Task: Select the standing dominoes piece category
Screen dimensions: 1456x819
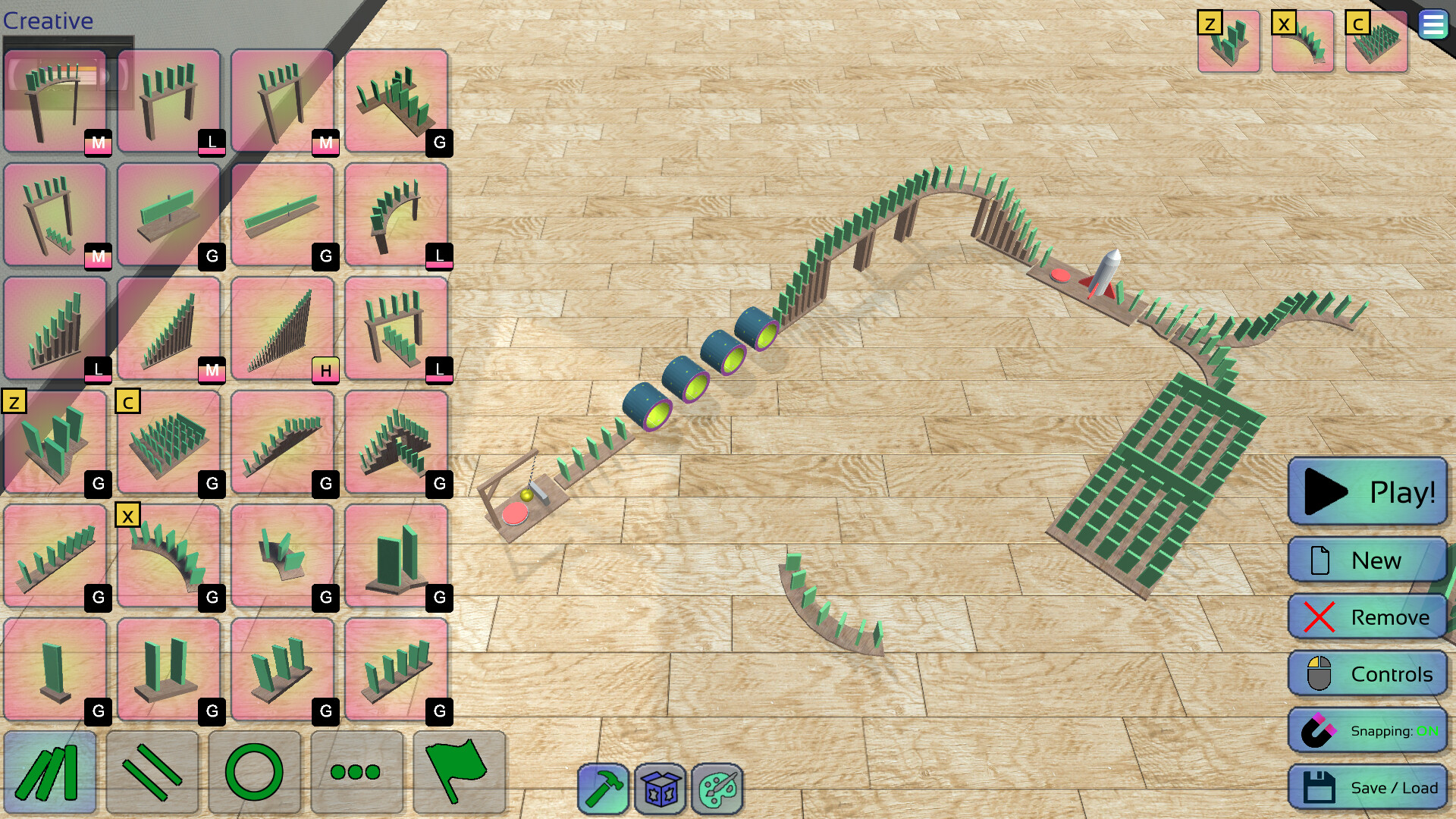Action: click(50, 772)
